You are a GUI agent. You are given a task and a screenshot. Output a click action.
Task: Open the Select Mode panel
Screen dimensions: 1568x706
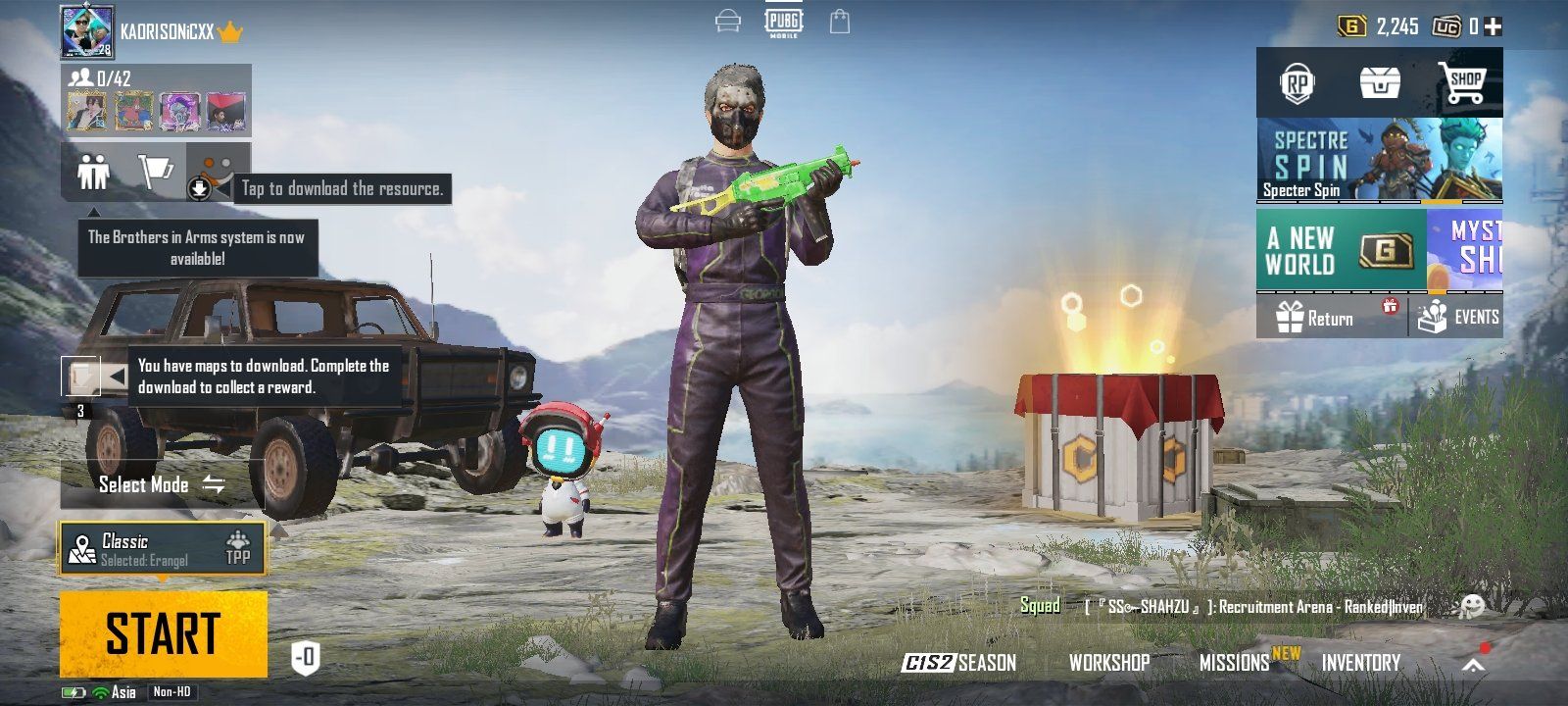point(162,484)
